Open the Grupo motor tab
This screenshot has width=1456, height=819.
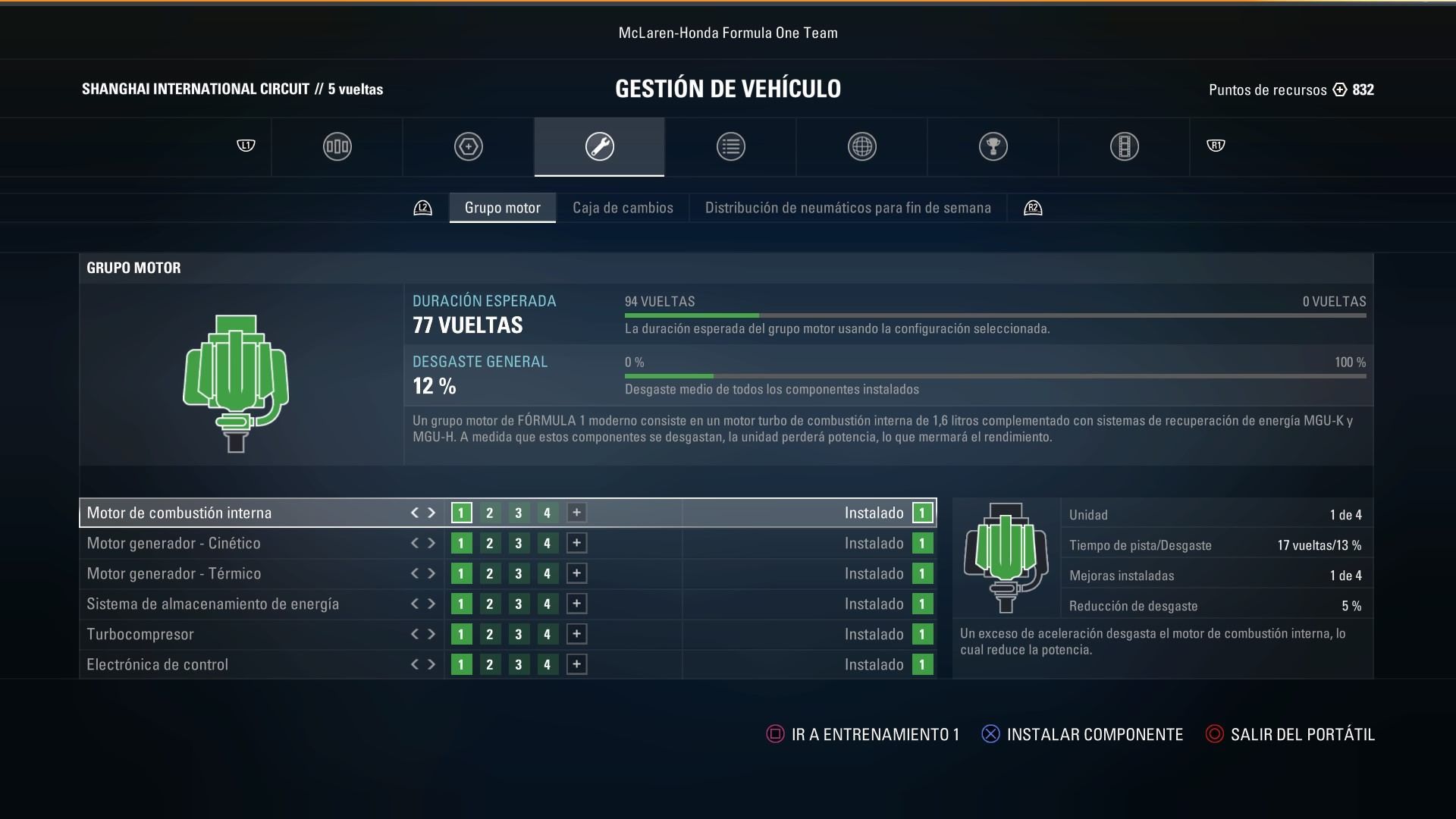(x=502, y=208)
